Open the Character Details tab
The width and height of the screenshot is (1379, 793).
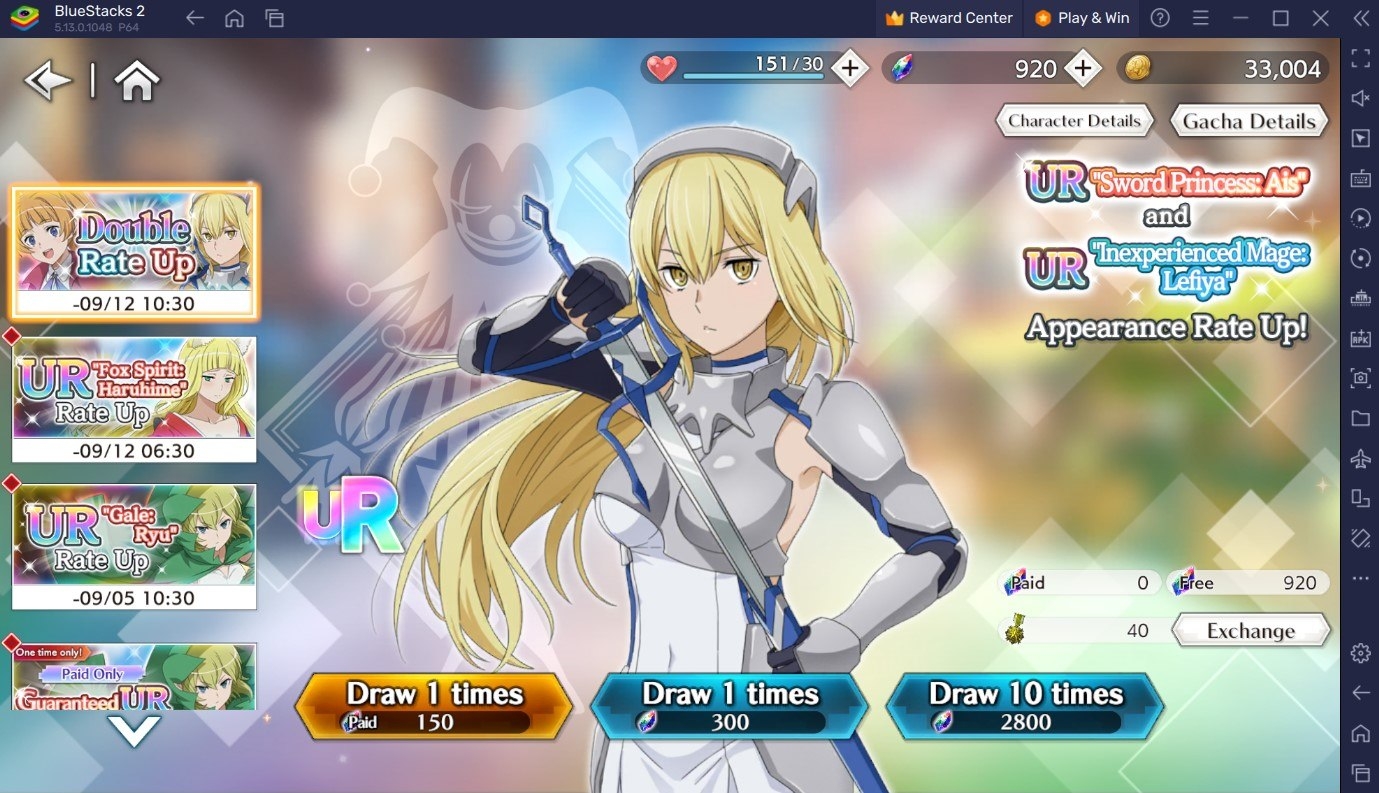1073,120
